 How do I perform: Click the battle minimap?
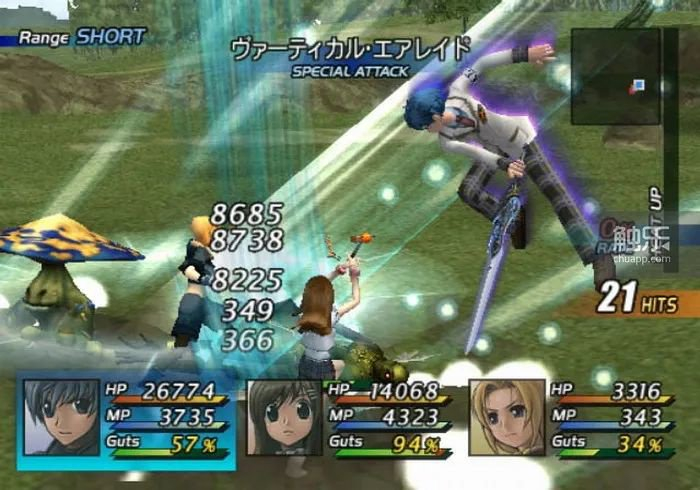tap(615, 76)
